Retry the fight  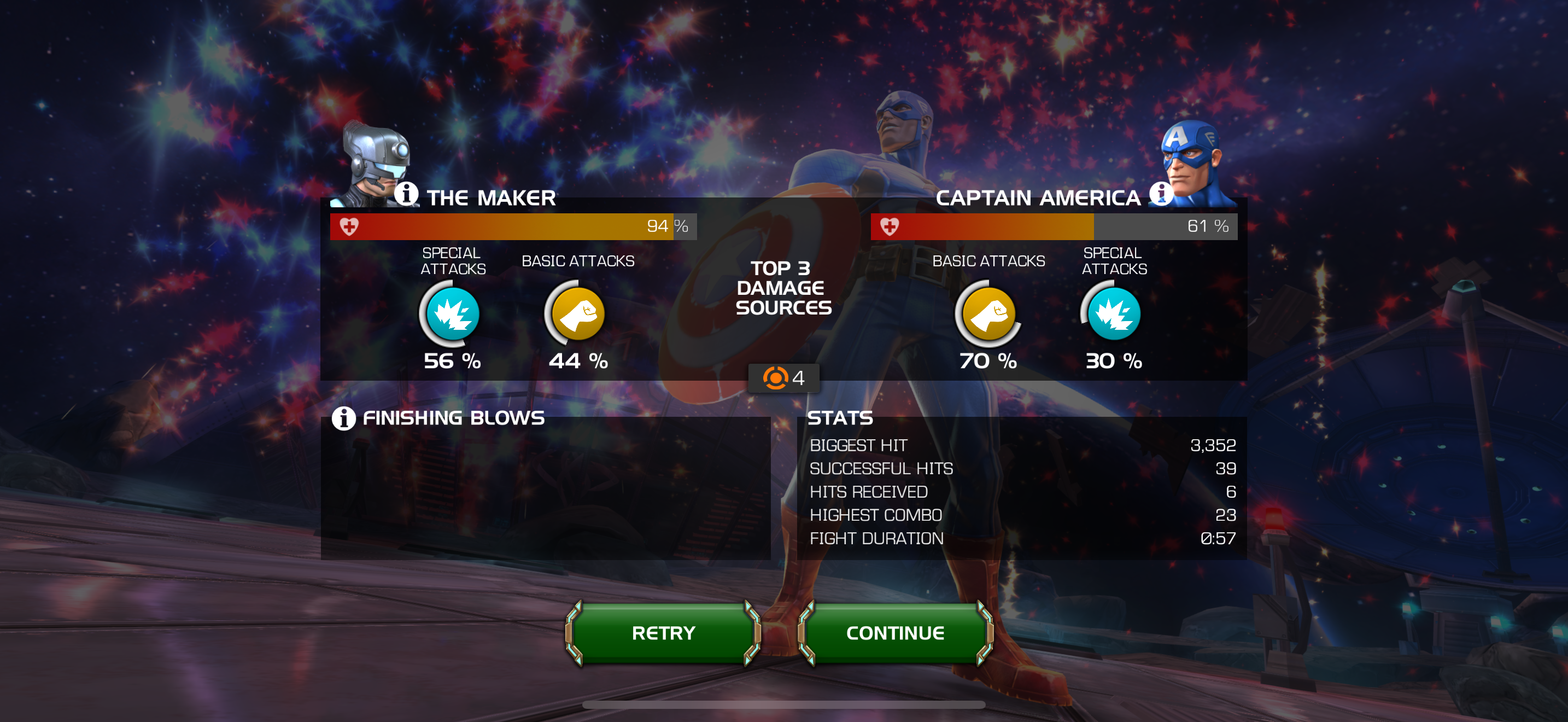[663, 633]
